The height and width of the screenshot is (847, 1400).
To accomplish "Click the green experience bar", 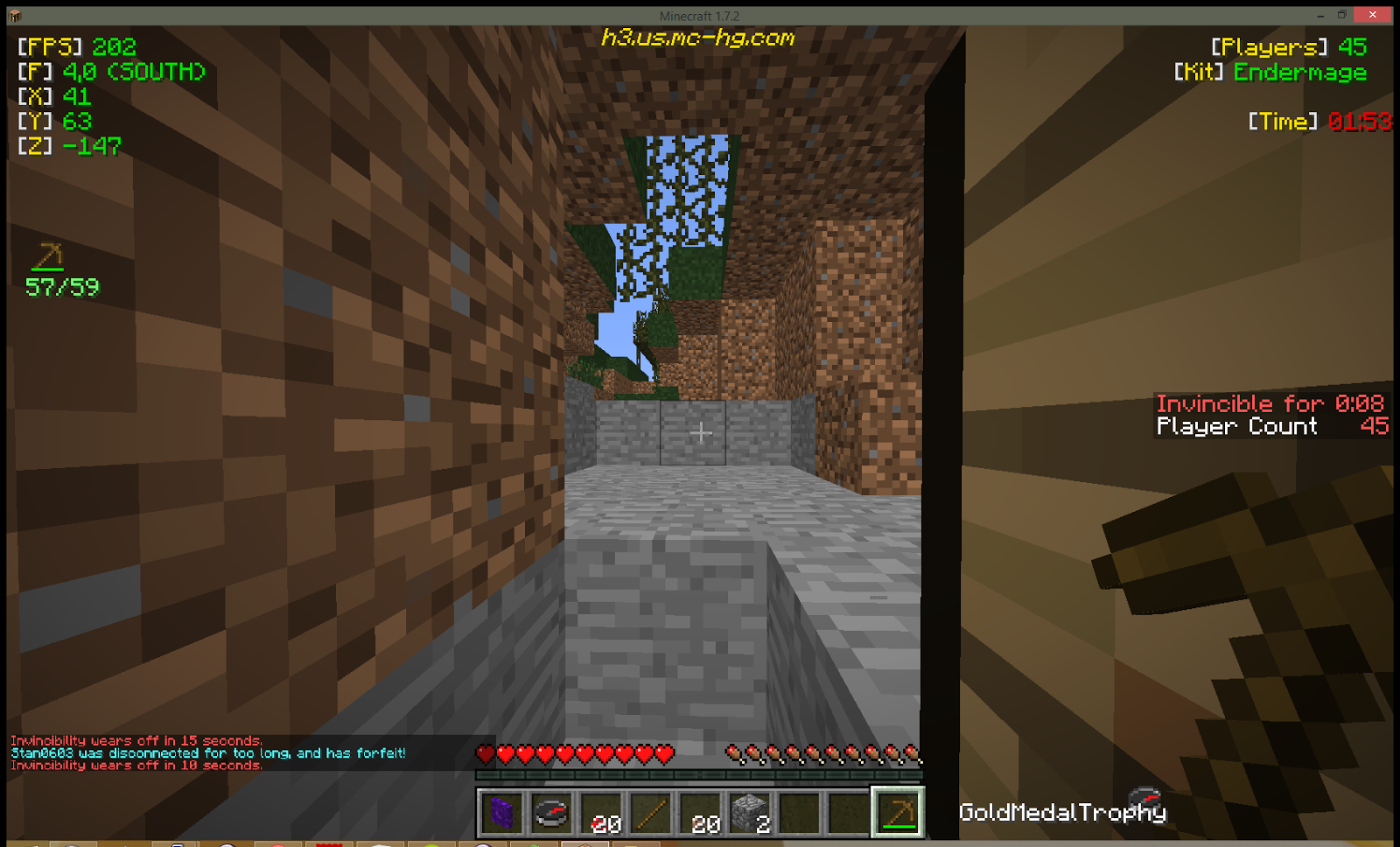I will (x=700, y=773).
